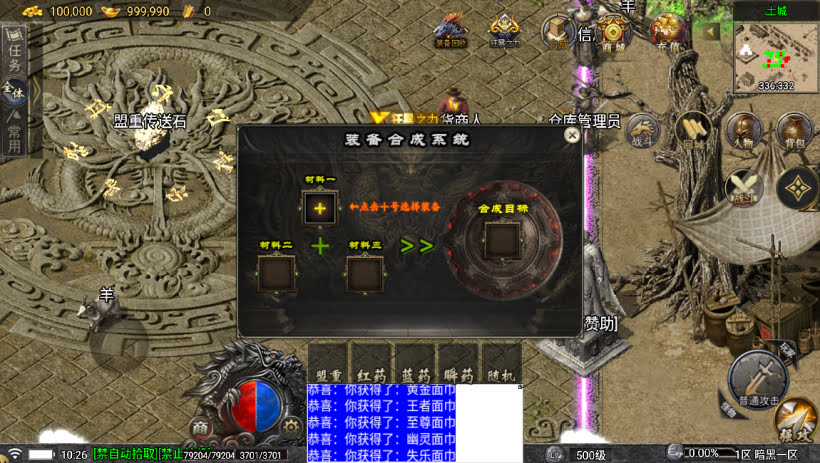The width and height of the screenshot is (820, 463).
Task: Open settings gear beside the health orb
Action: pos(291,427)
